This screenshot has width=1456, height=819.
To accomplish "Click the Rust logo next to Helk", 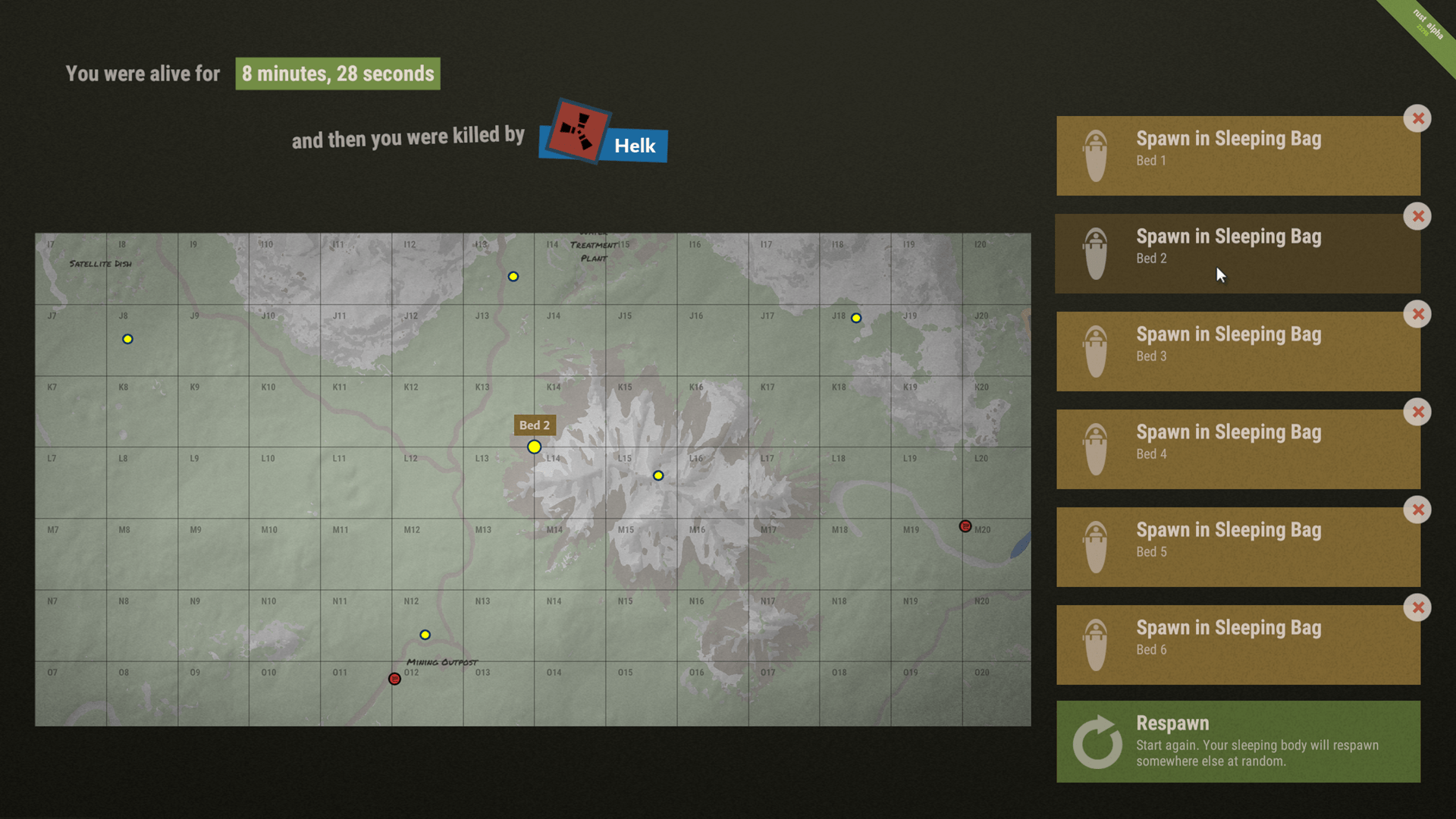I will coord(578,133).
